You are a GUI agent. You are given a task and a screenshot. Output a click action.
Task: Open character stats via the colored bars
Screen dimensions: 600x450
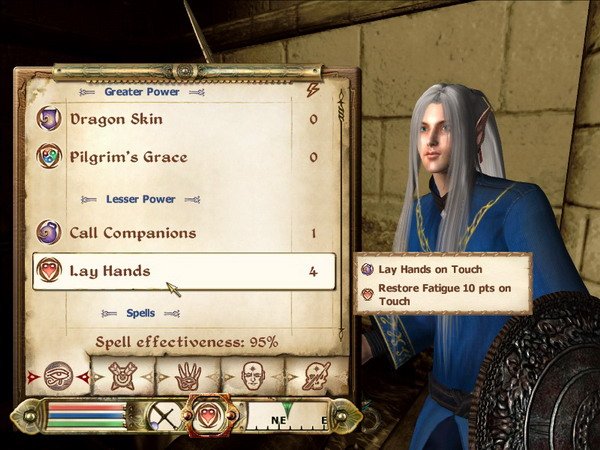point(86,414)
